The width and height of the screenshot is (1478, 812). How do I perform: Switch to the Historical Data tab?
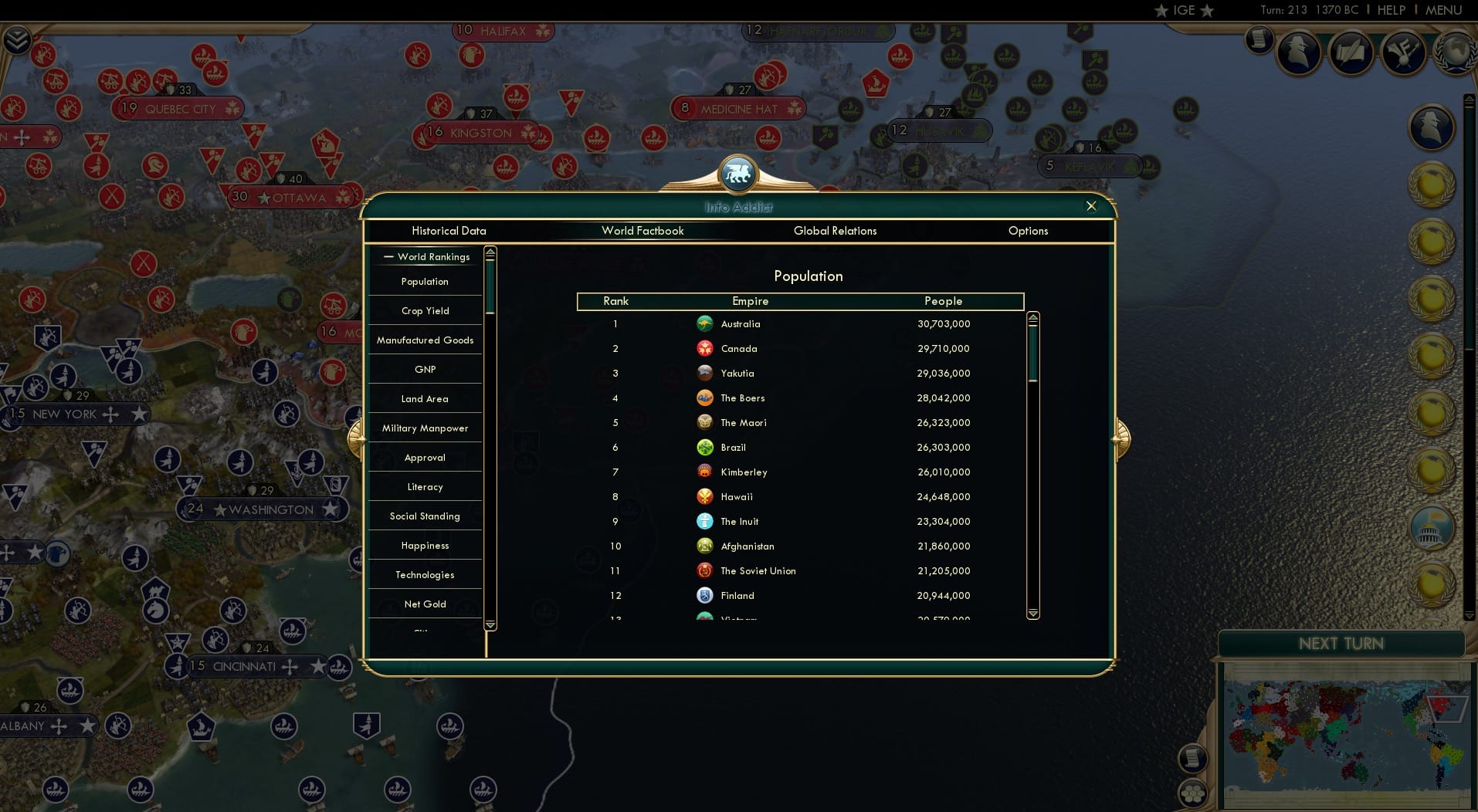[449, 231]
